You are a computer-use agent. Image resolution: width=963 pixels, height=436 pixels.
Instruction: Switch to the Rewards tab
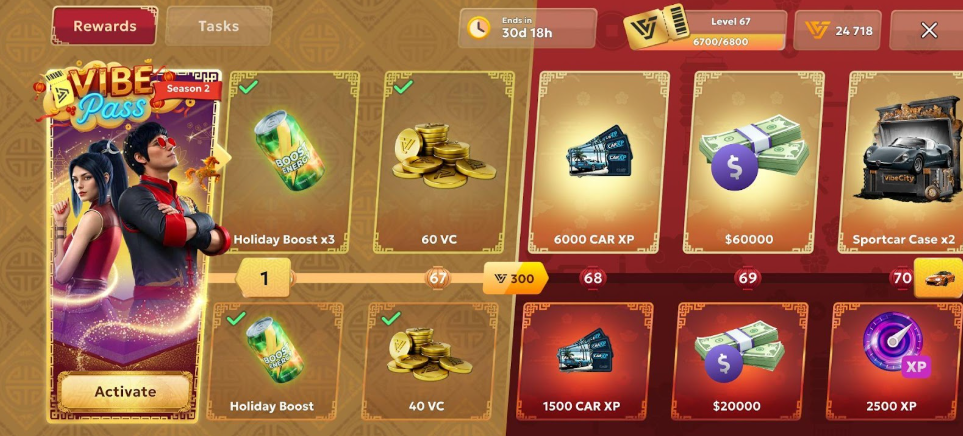[104, 26]
